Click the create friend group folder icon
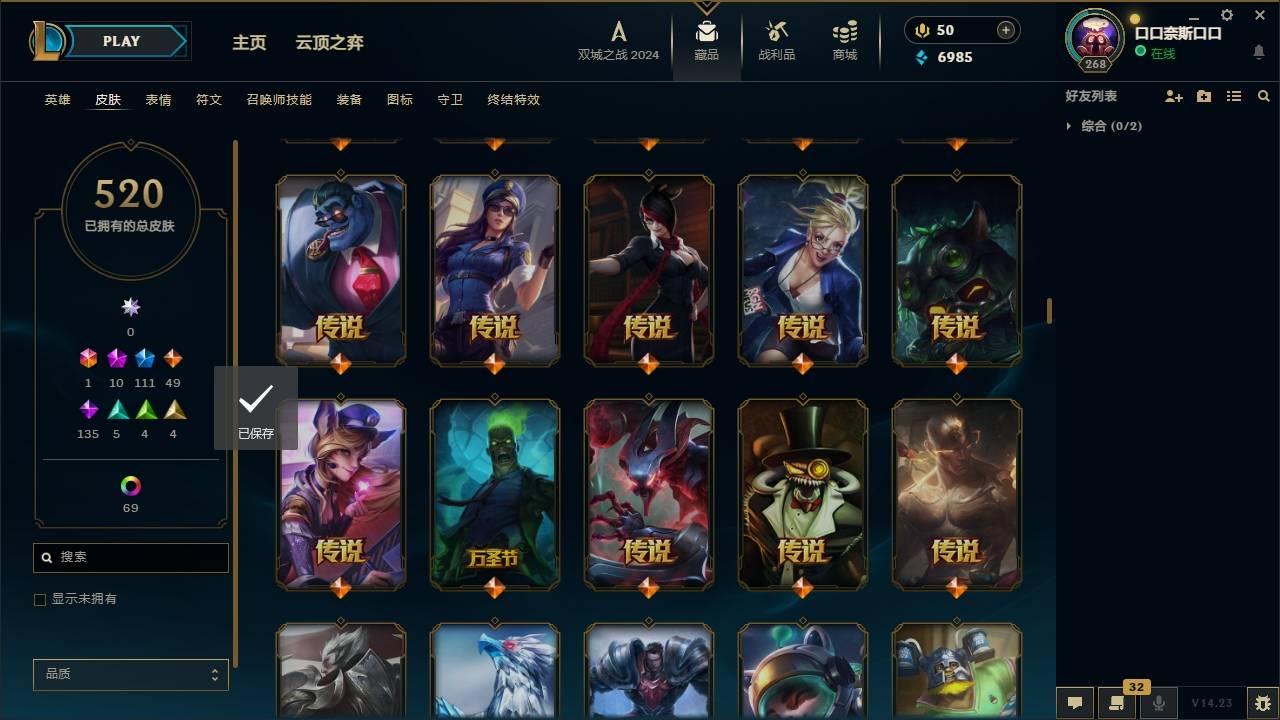The image size is (1280, 720). pyautogui.click(x=1204, y=96)
